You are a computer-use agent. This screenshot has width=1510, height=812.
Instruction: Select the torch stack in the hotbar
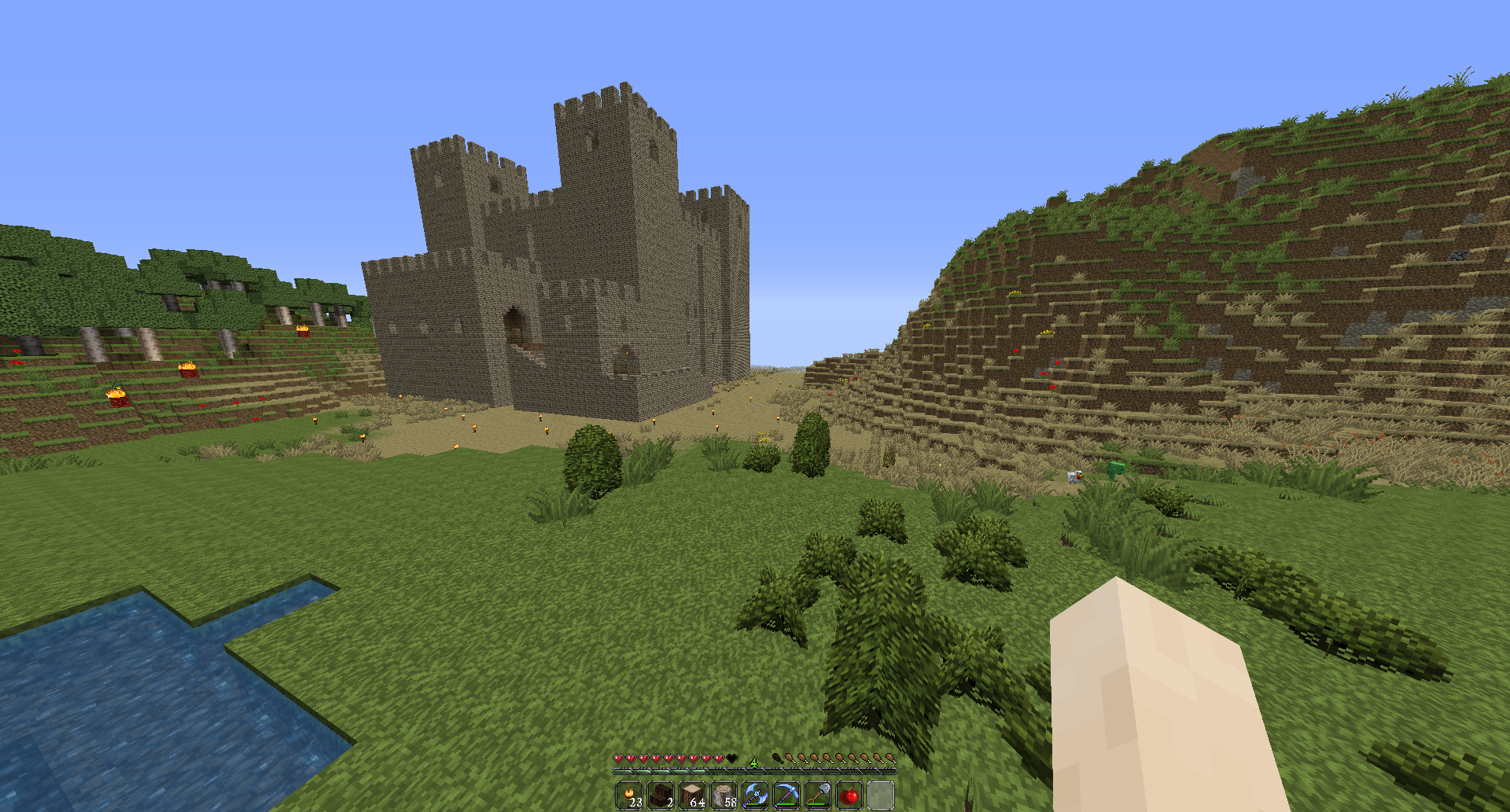[x=629, y=795]
